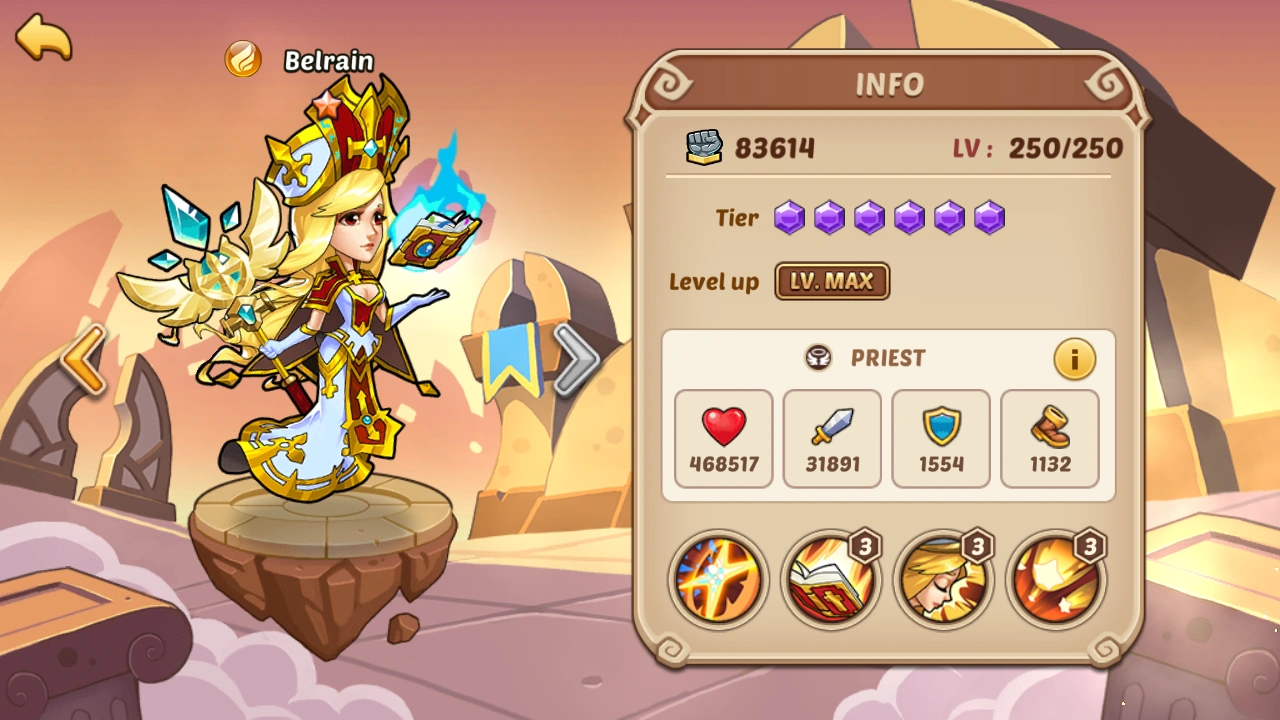
Task: Select the first purple Tier gem
Action: click(x=789, y=217)
